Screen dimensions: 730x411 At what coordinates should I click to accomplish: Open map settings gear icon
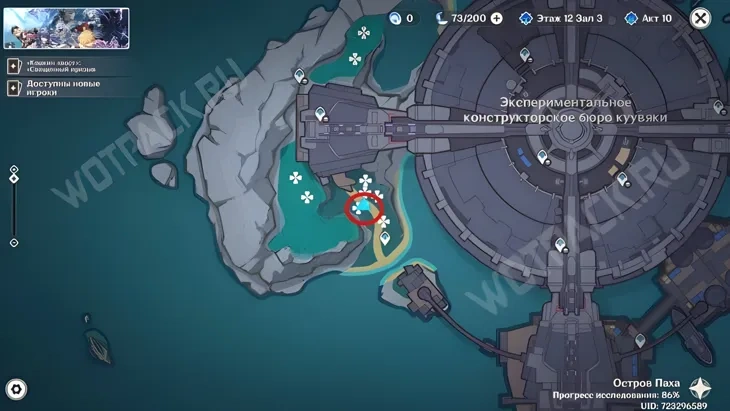pos(16,389)
